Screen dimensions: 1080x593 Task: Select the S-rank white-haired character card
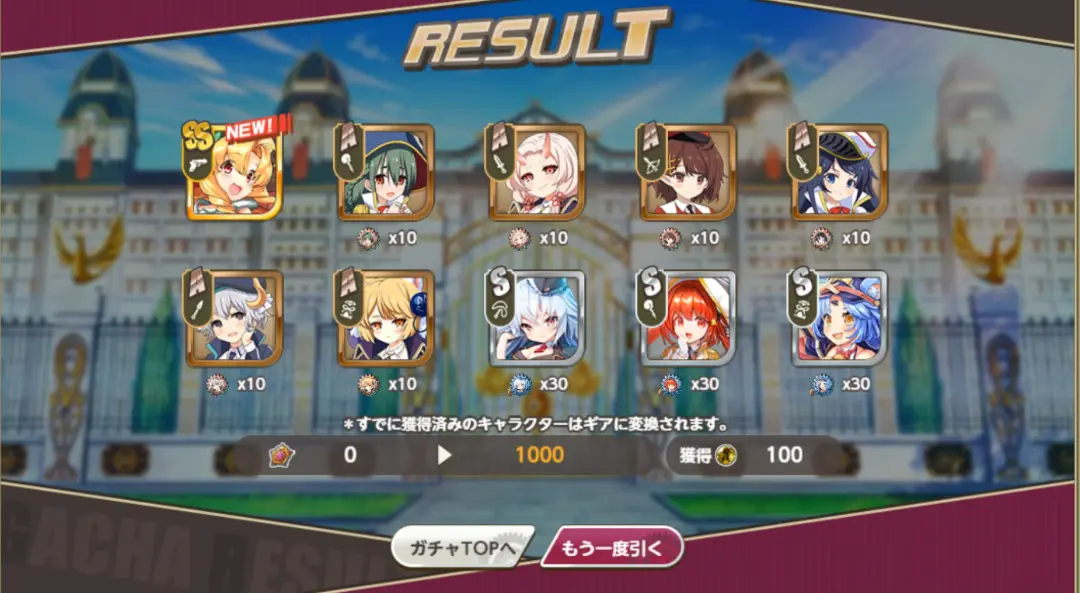point(537,319)
